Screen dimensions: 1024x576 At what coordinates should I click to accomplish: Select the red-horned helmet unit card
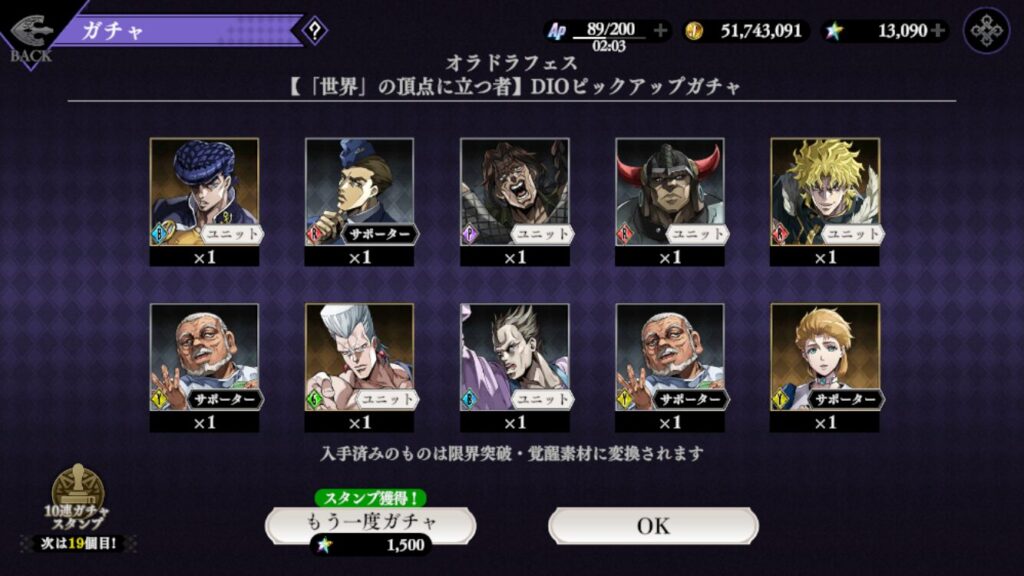point(669,192)
